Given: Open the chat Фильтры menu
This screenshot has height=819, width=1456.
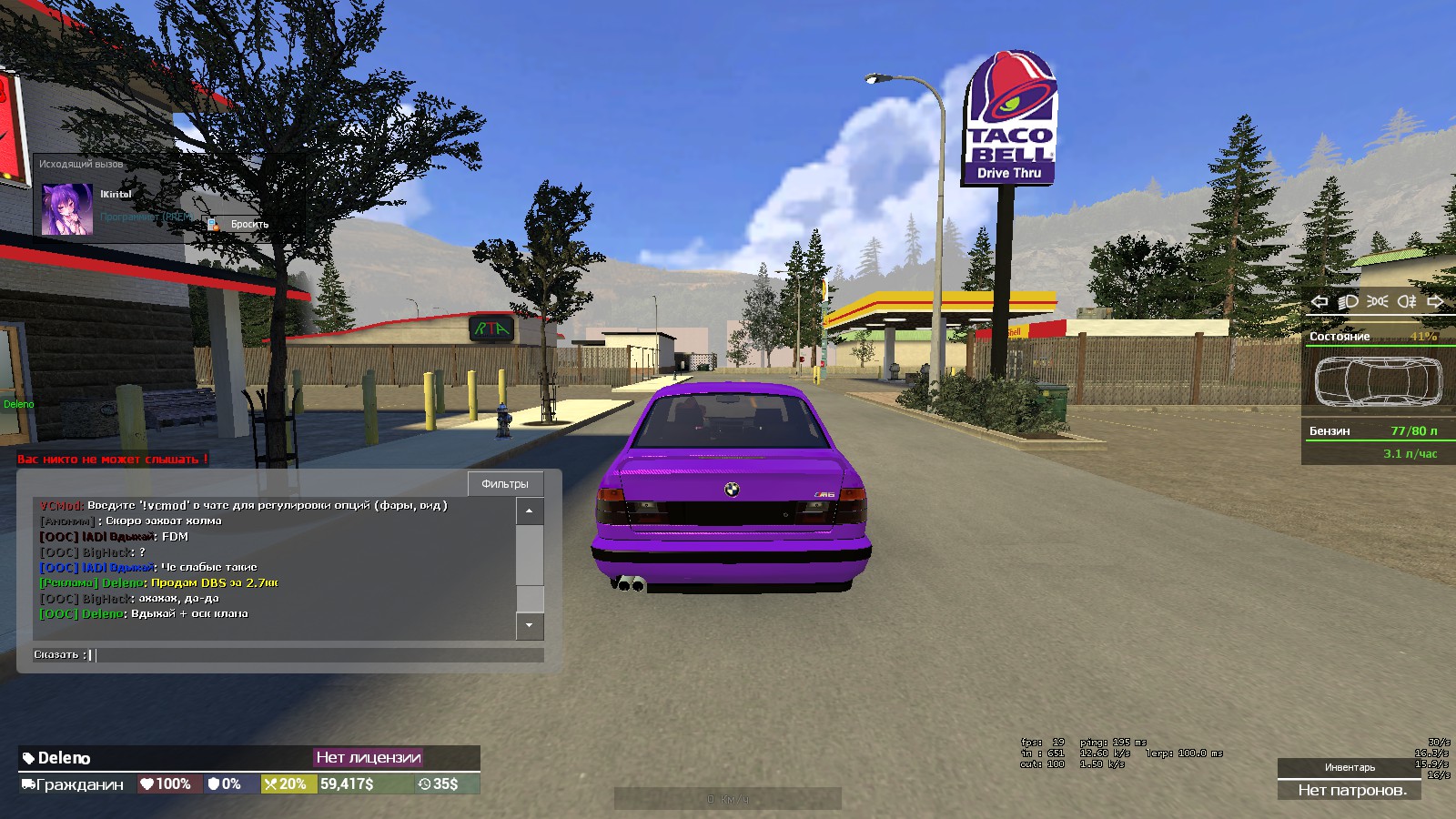Looking at the screenshot, I should [x=505, y=483].
